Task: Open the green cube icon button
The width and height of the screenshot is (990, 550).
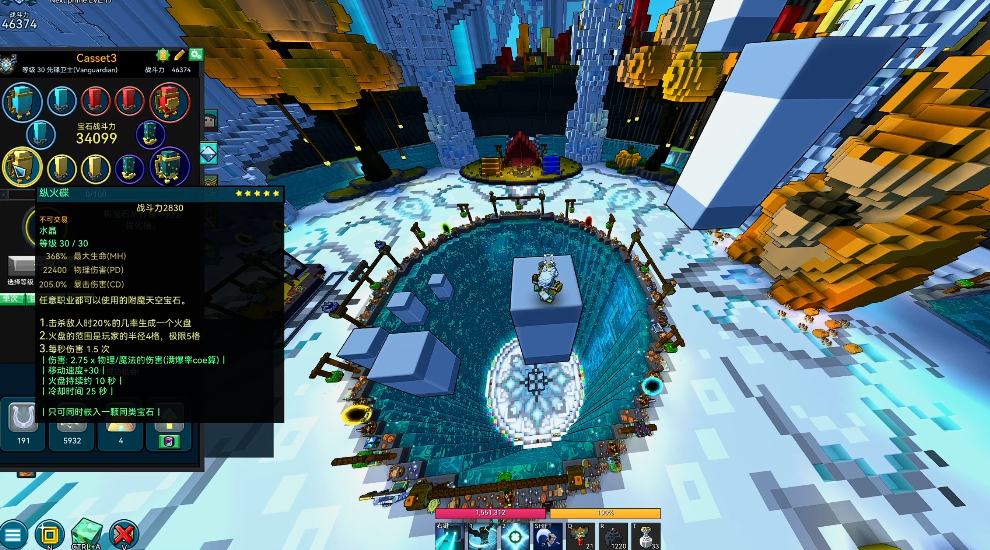Action: [86, 534]
